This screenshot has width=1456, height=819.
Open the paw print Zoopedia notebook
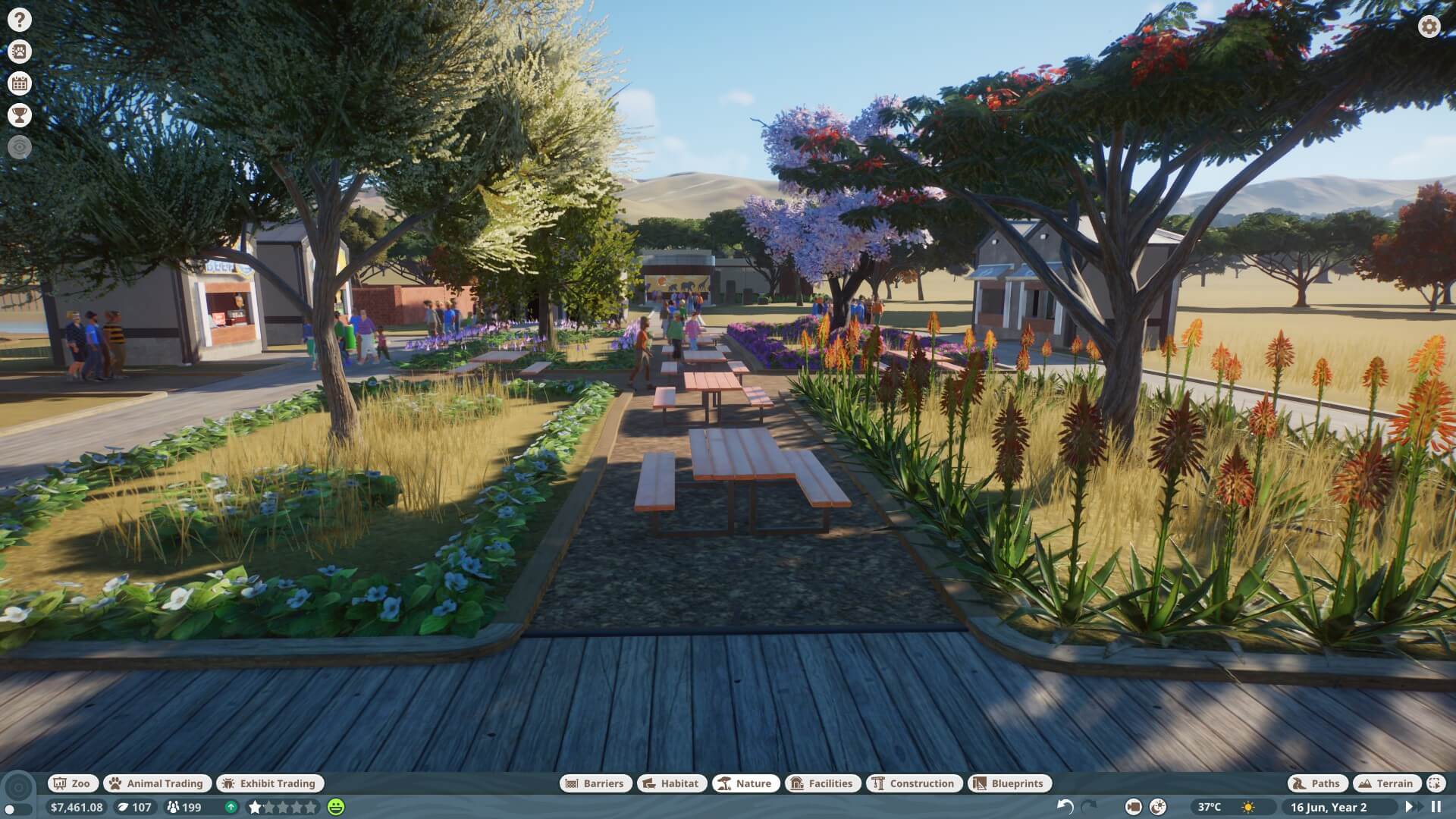point(20,52)
